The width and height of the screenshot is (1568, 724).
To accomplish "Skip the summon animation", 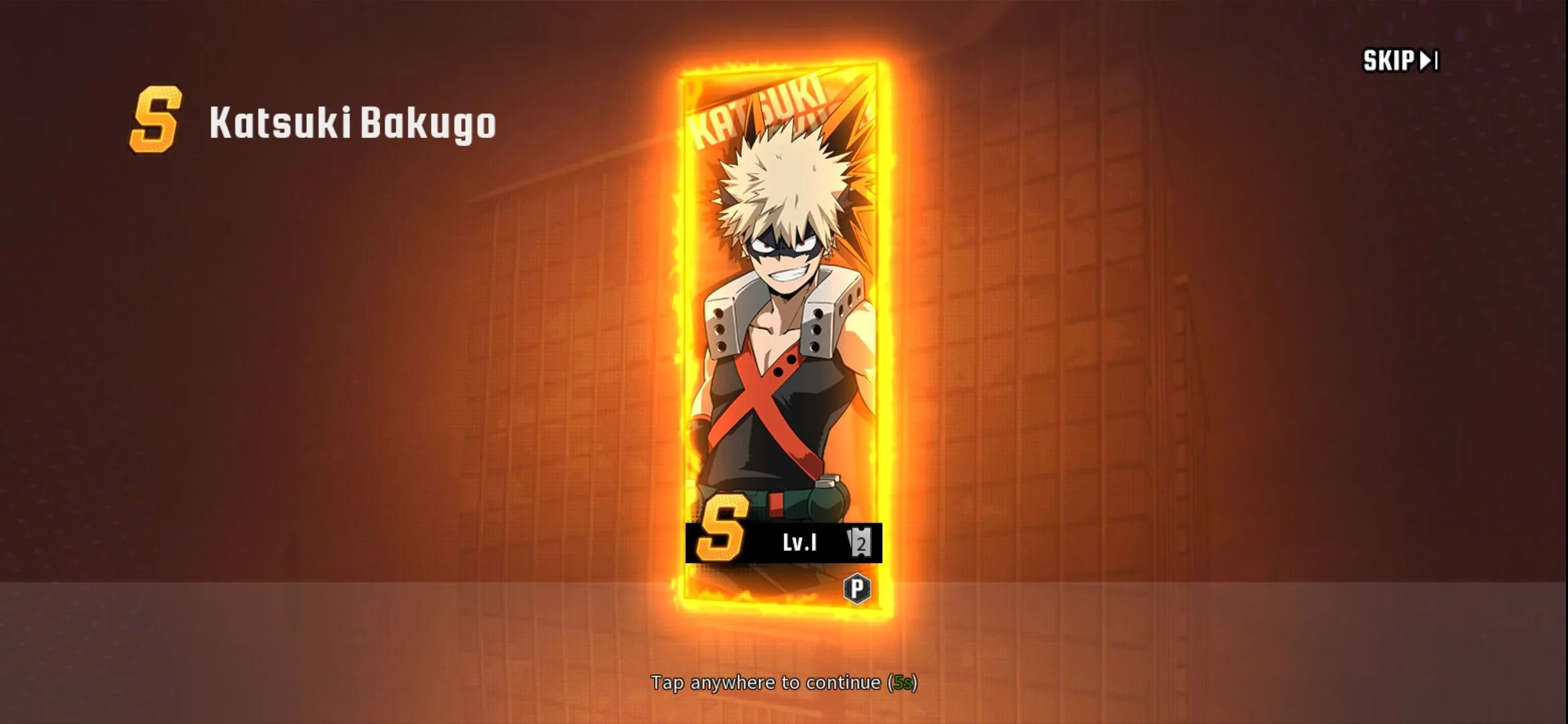I will coord(1400,61).
